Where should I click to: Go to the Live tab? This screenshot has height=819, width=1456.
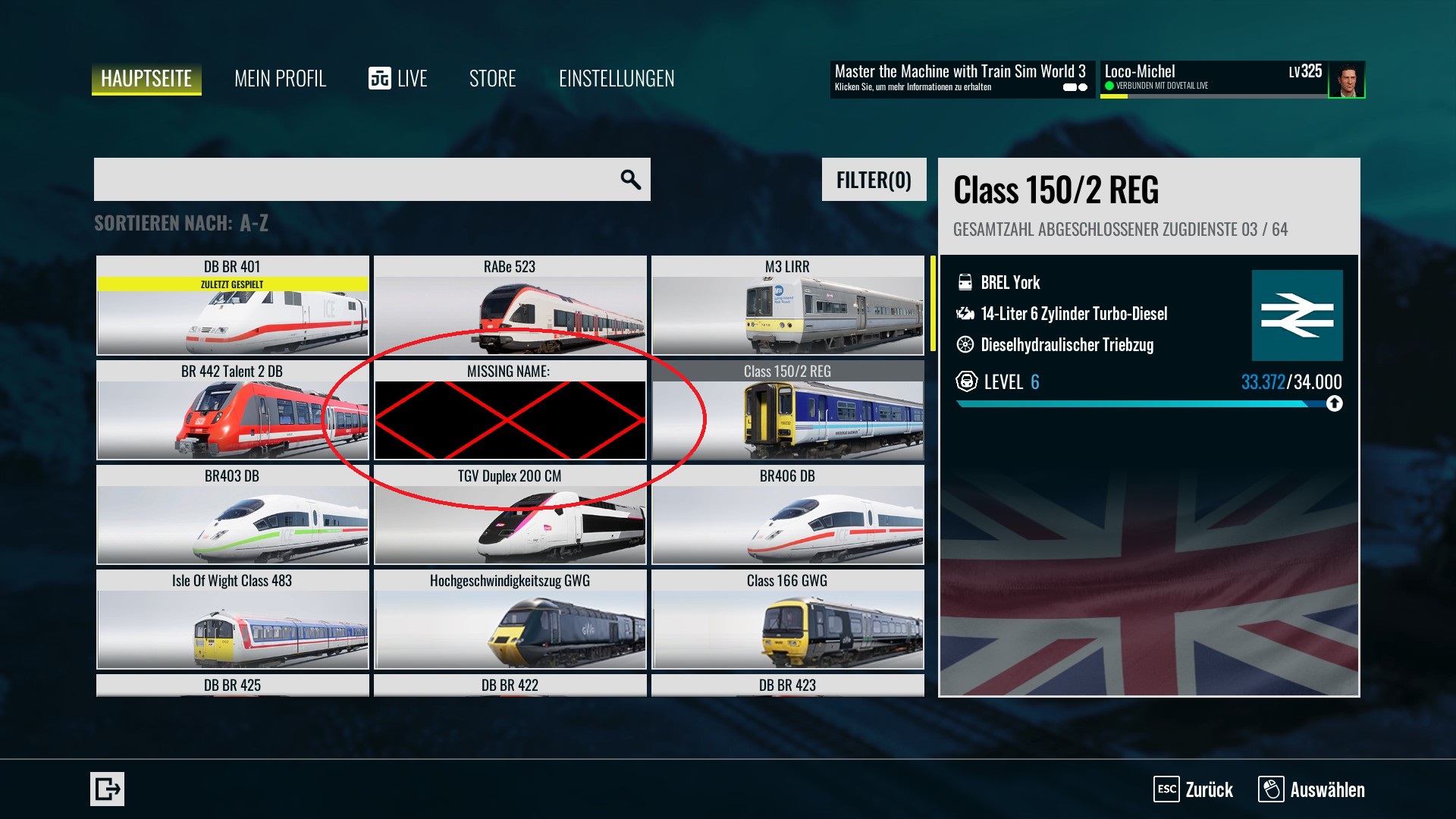coord(398,79)
